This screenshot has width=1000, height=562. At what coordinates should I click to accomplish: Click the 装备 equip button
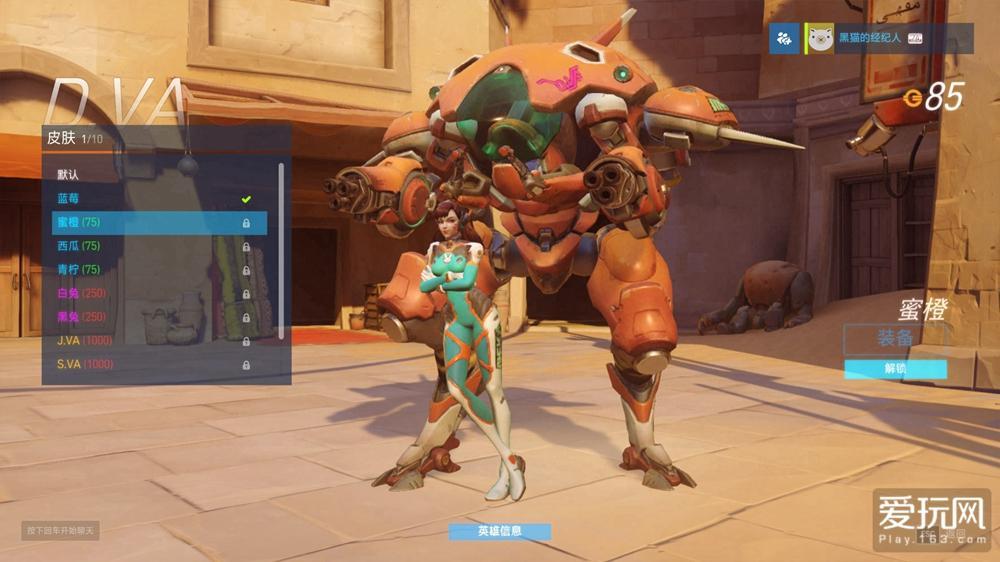tap(895, 339)
